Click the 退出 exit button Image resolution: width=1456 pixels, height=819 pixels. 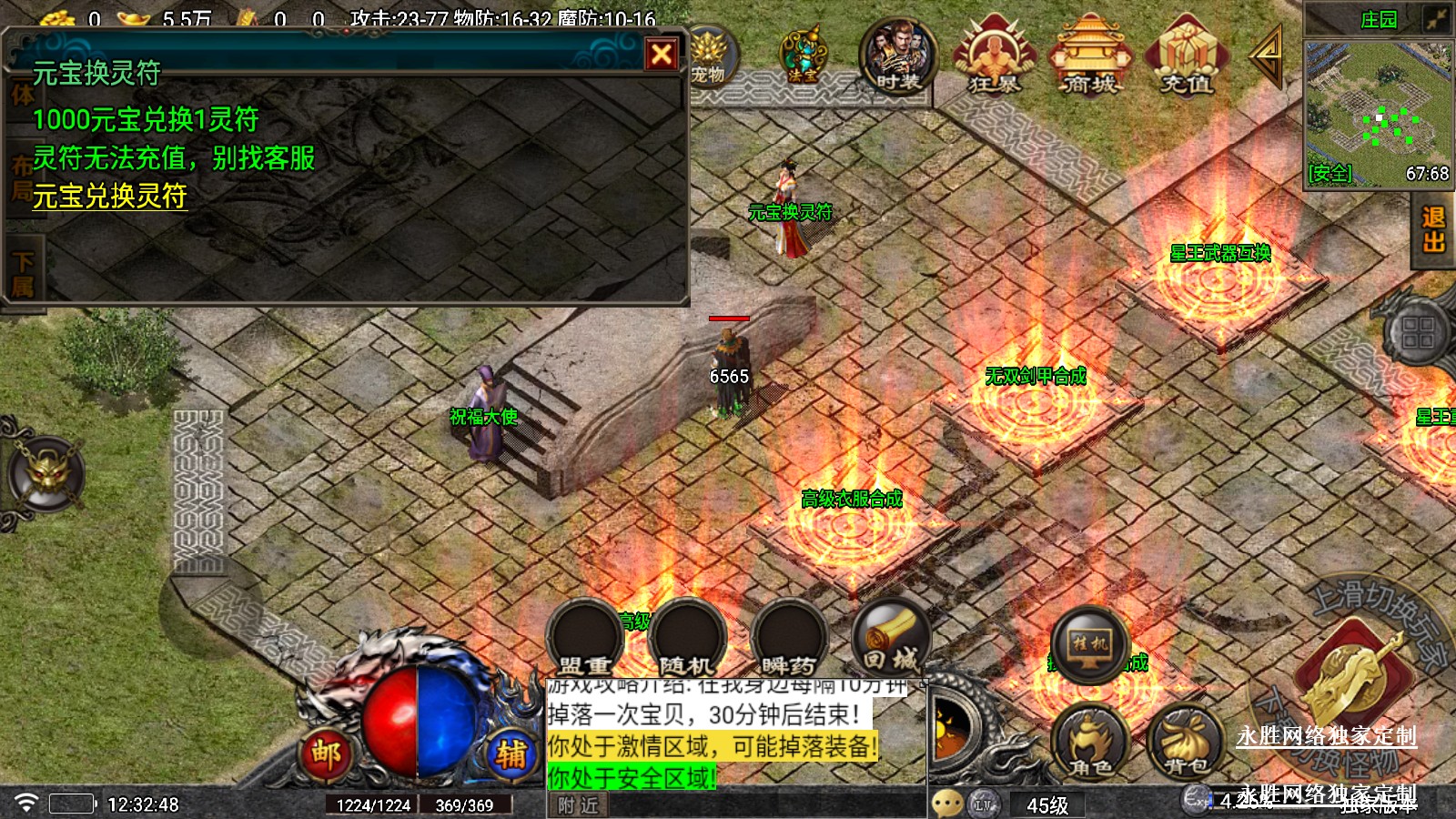1433,229
